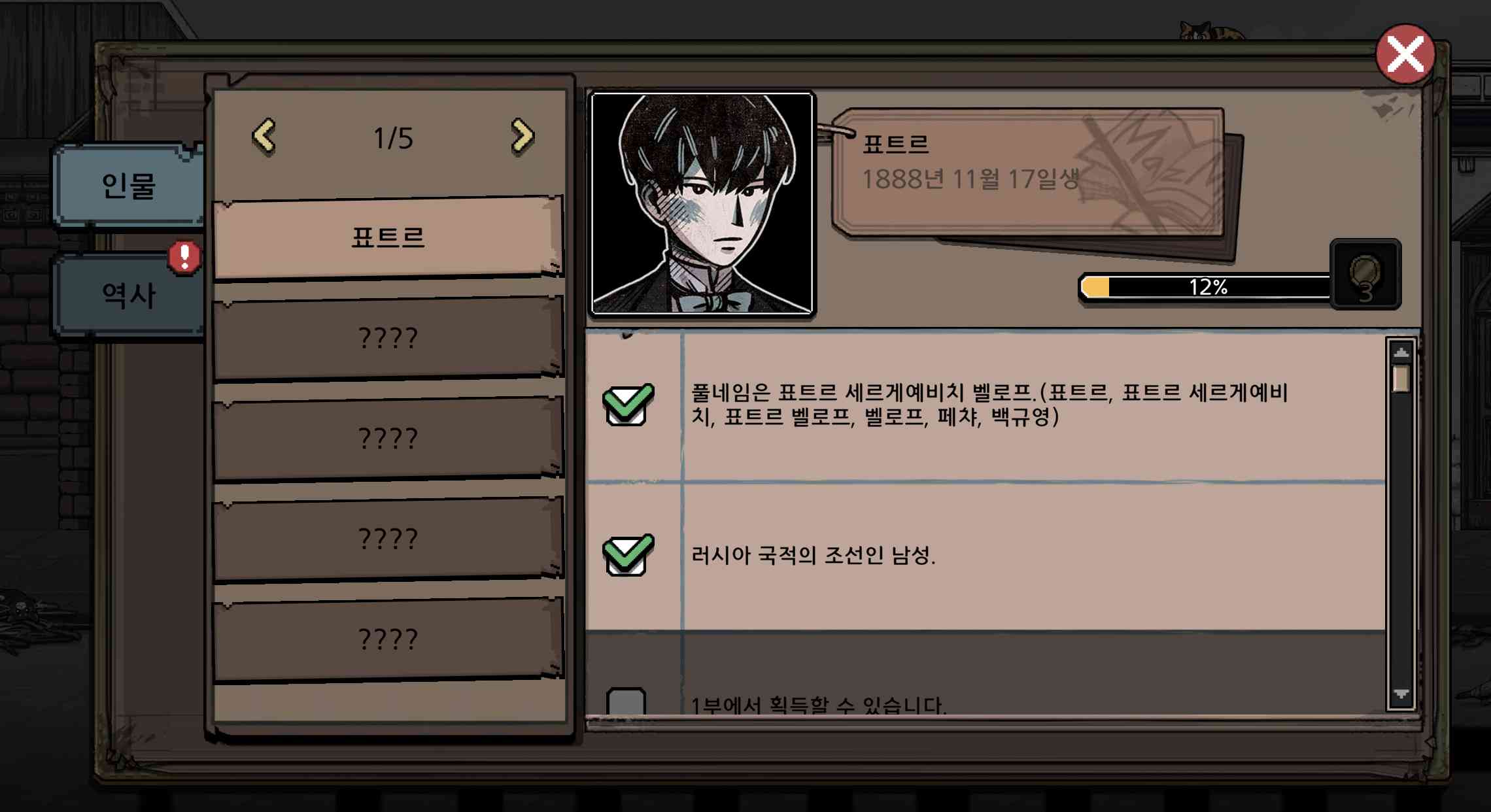Open the 역사 tab
This screenshot has height=812, width=1491.
pos(128,293)
